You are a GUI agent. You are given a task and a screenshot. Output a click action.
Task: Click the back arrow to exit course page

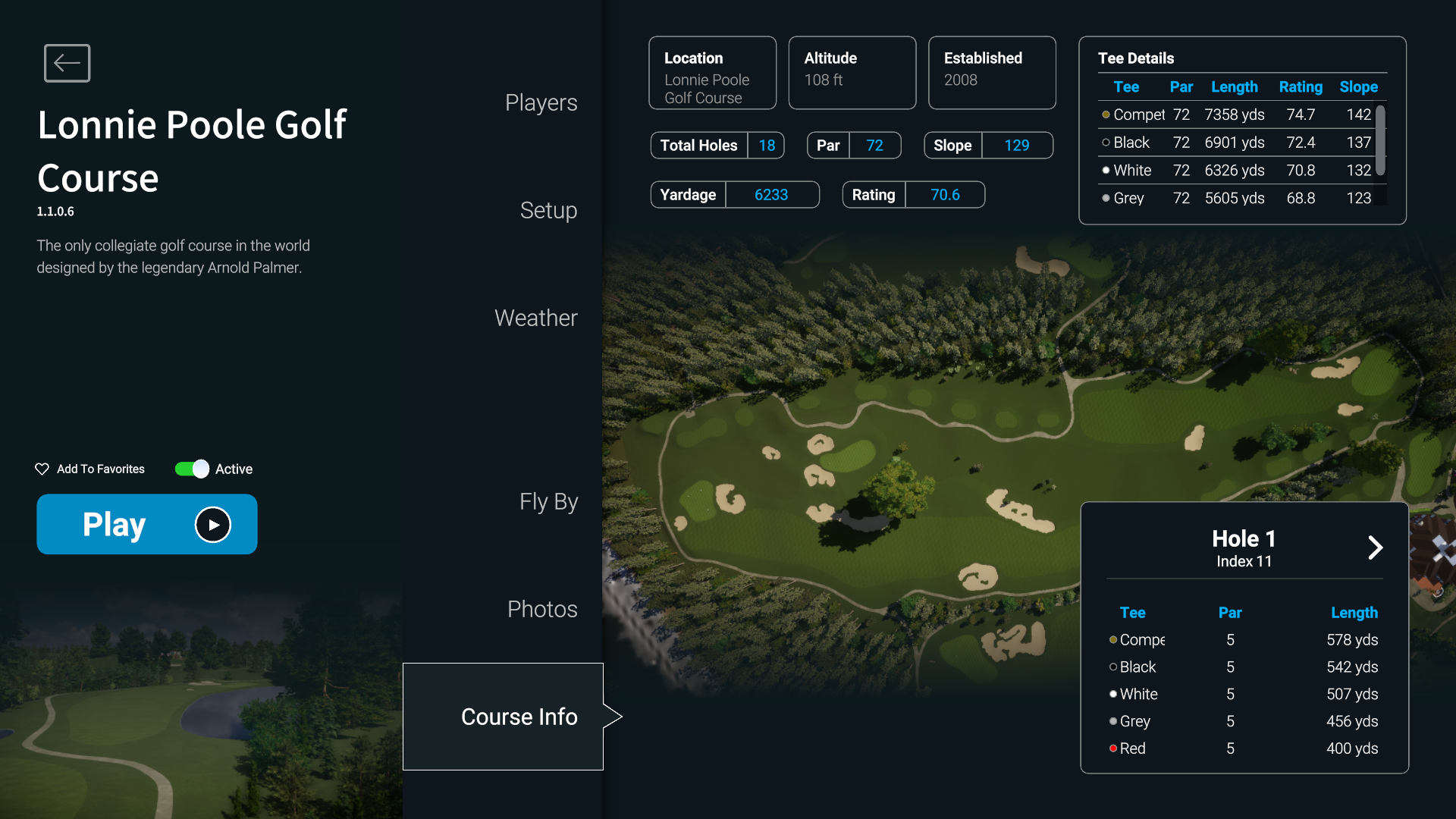point(67,63)
